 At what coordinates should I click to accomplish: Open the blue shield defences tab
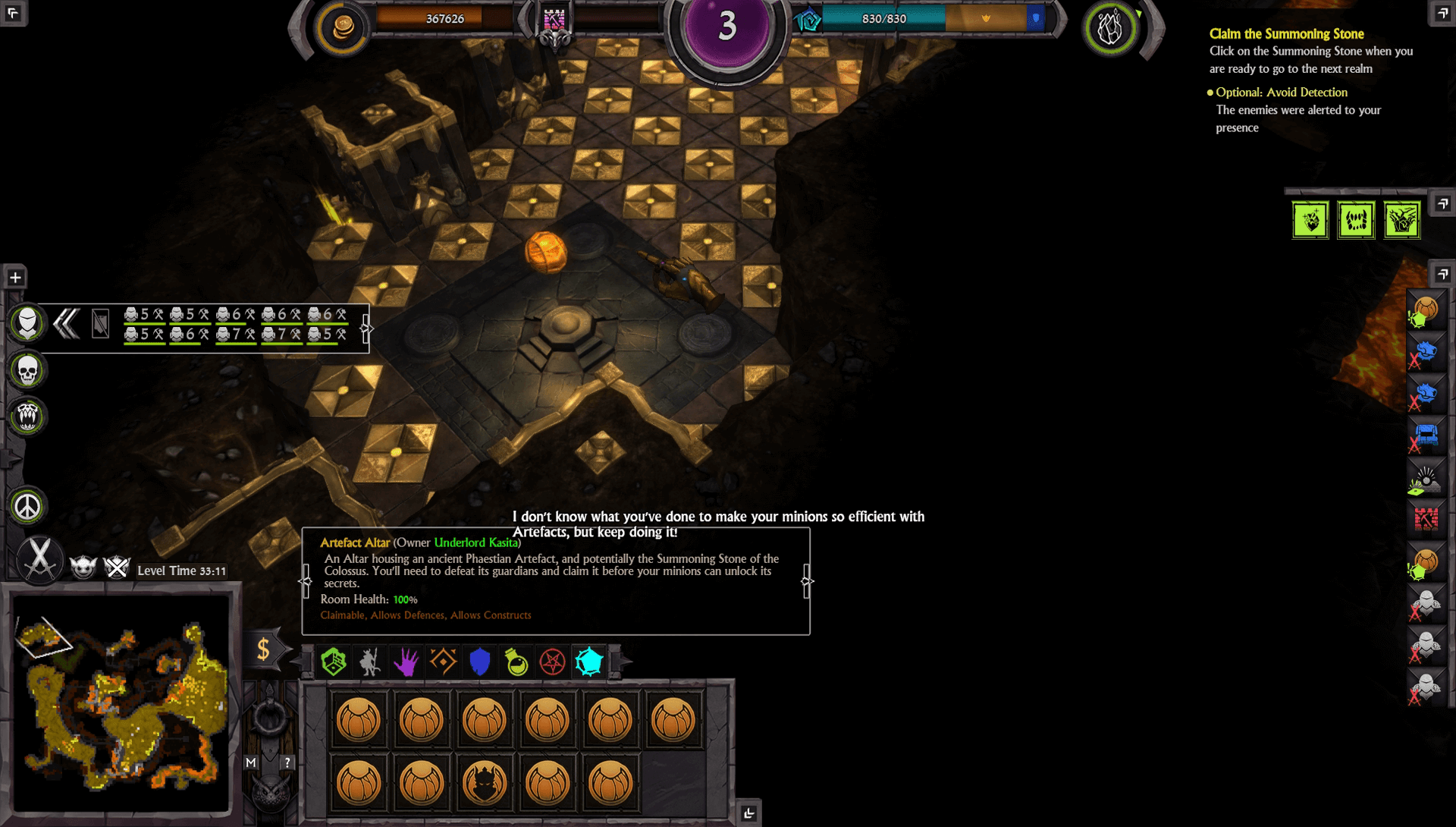tap(480, 662)
